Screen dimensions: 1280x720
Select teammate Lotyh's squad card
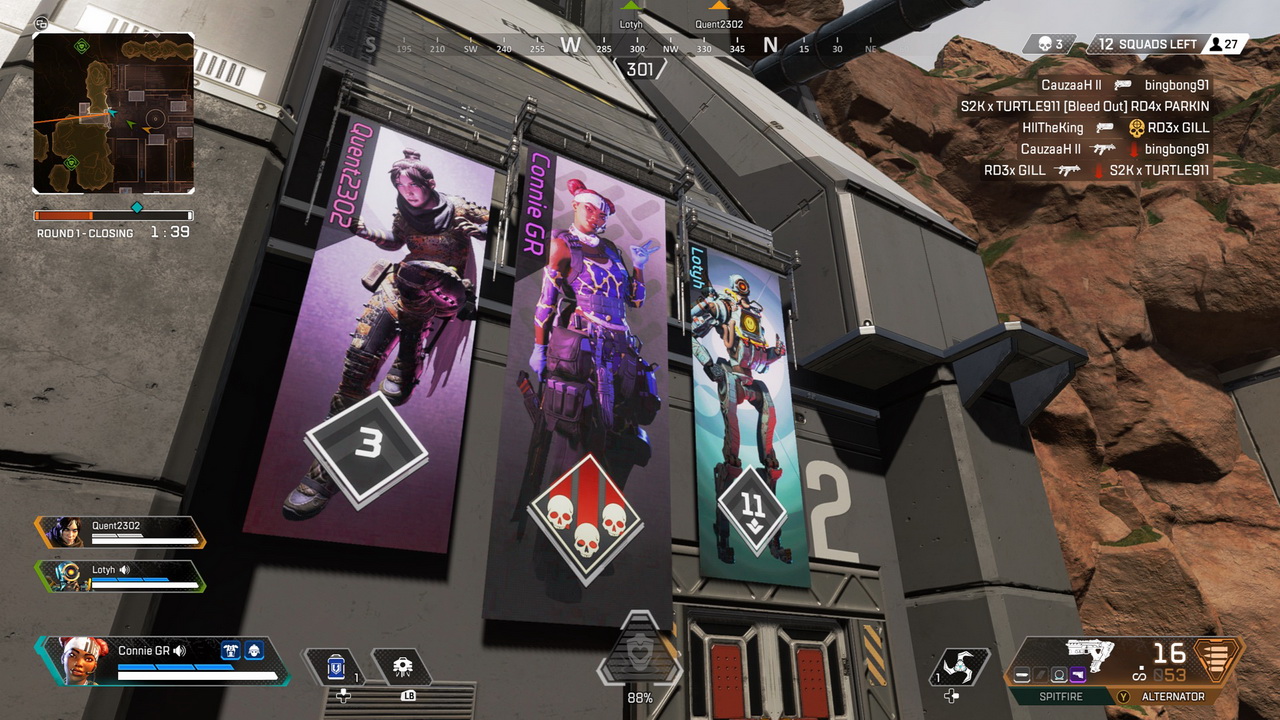(x=120, y=576)
